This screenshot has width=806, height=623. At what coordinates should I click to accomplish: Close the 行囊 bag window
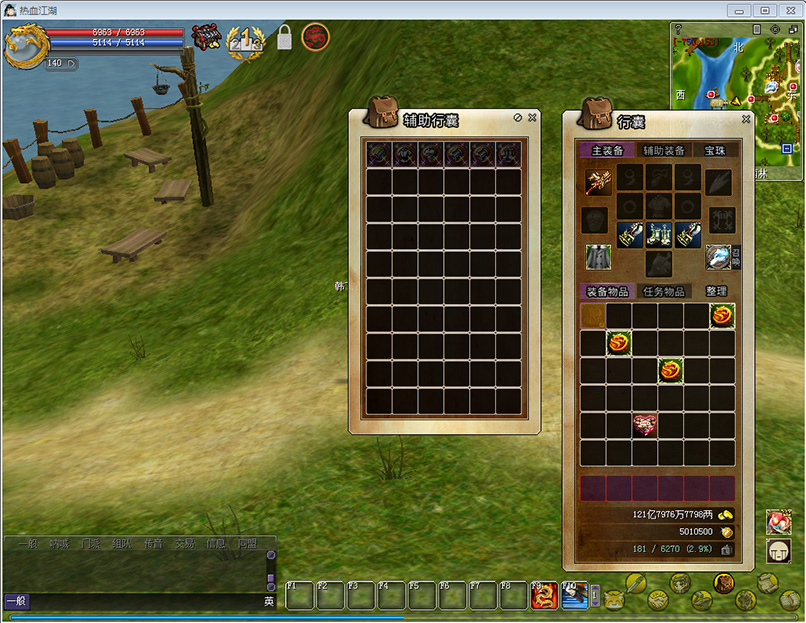point(746,118)
